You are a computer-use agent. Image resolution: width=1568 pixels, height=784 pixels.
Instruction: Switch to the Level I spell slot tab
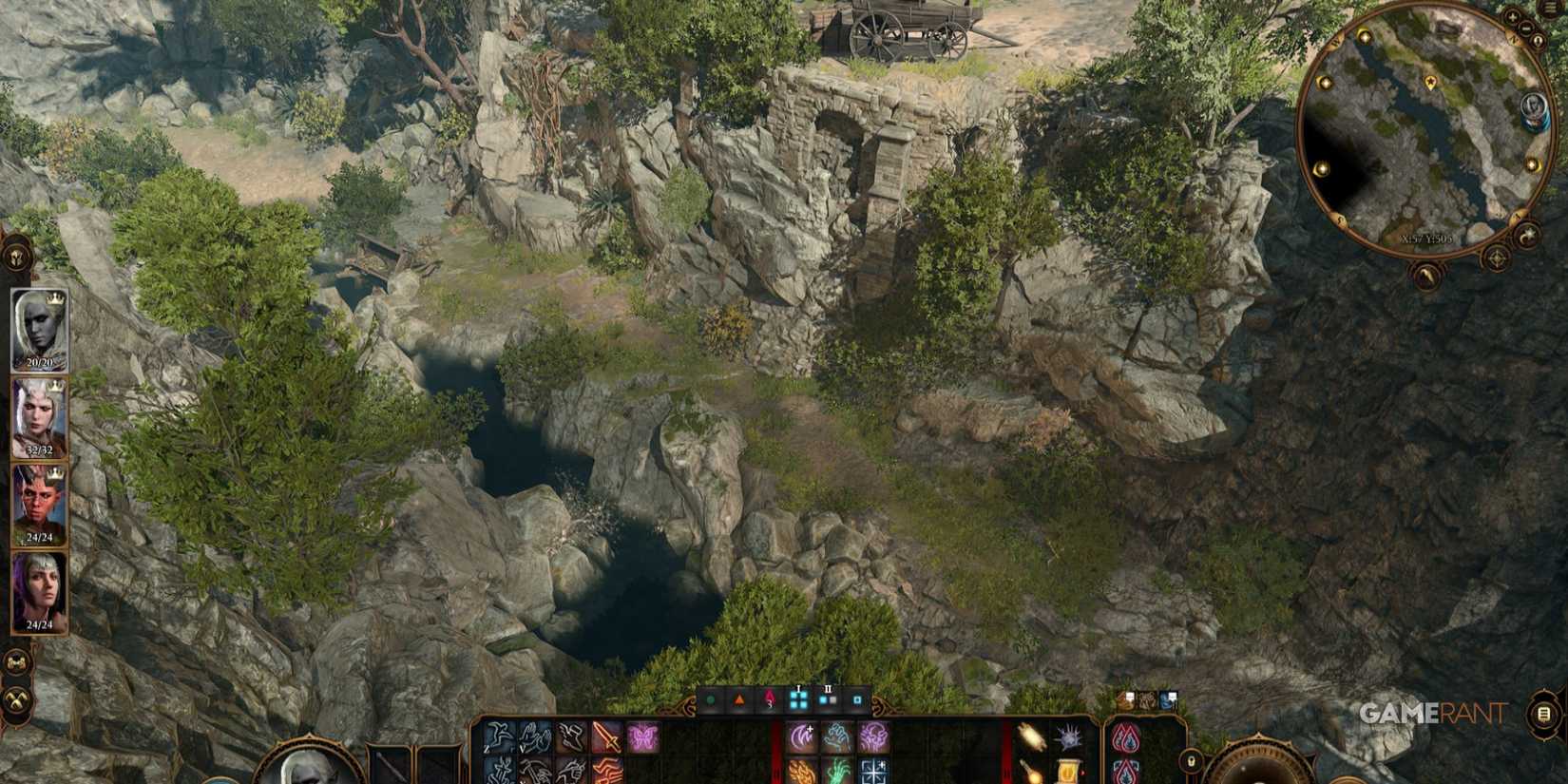(798, 700)
